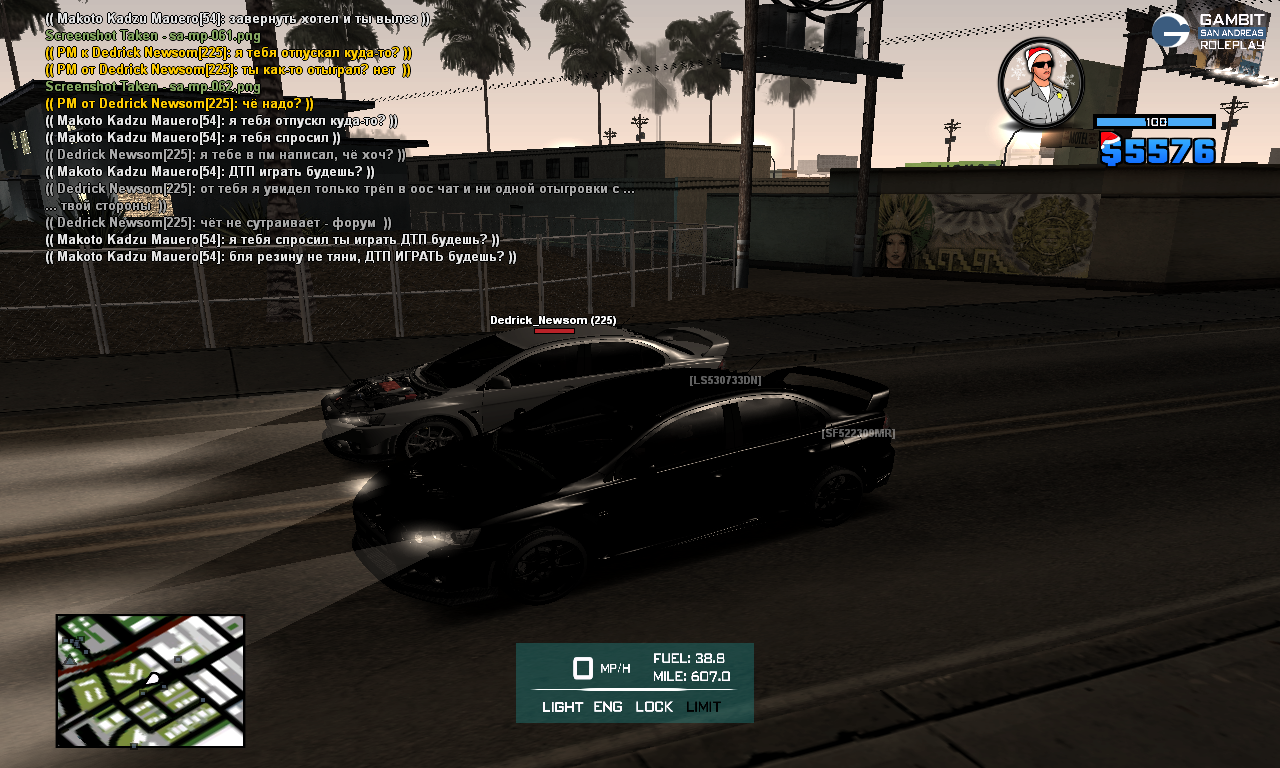Toggle the LOCK indicator on the speedometer
This screenshot has width=1280, height=768.
pyautogui.click(x=654, y=707)
